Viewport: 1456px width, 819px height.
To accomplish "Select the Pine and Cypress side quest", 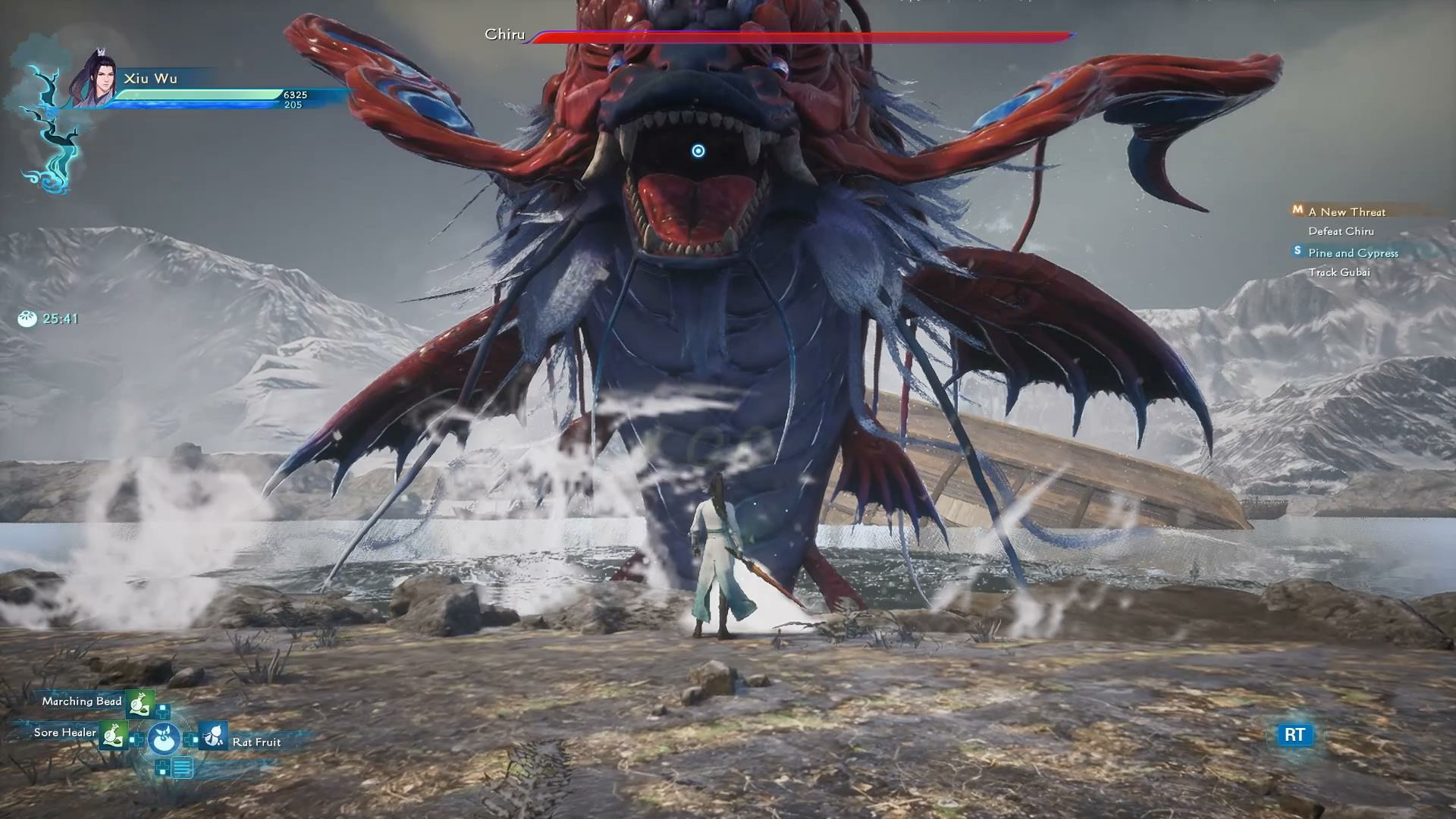I will tap(1352, 253).
